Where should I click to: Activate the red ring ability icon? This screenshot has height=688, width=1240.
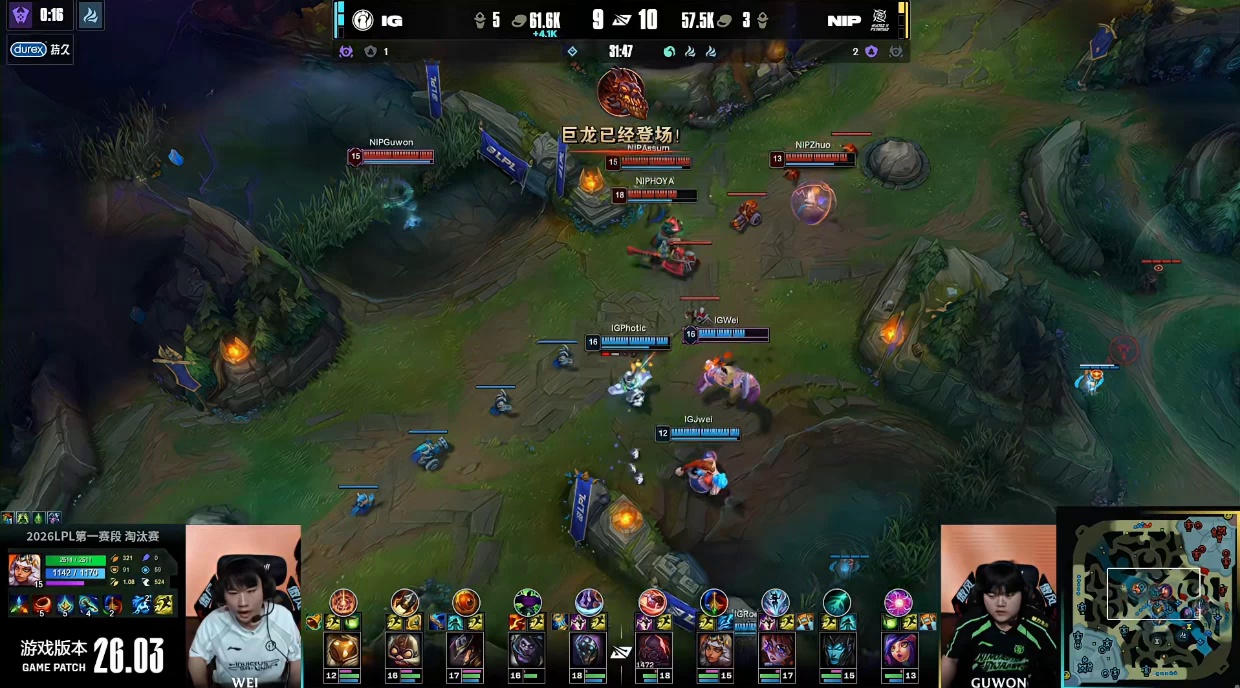click(42, 604)
